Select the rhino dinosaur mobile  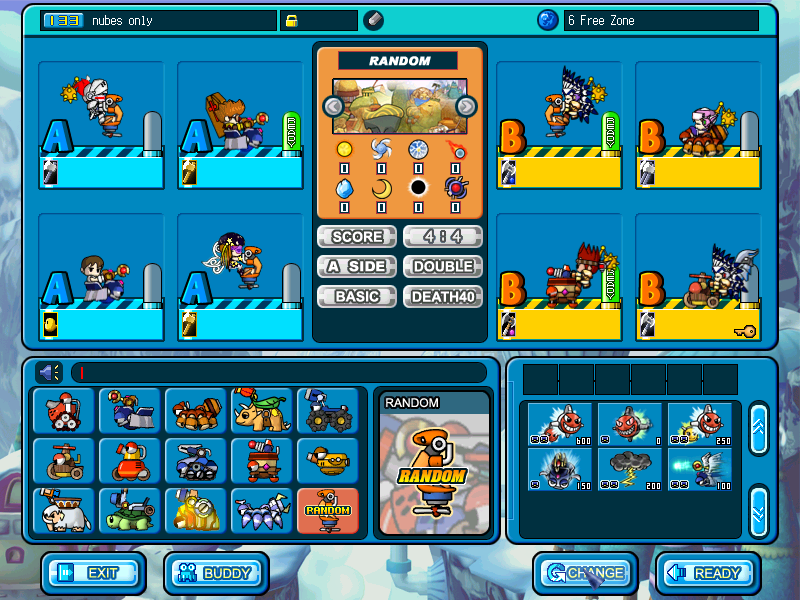262,411
